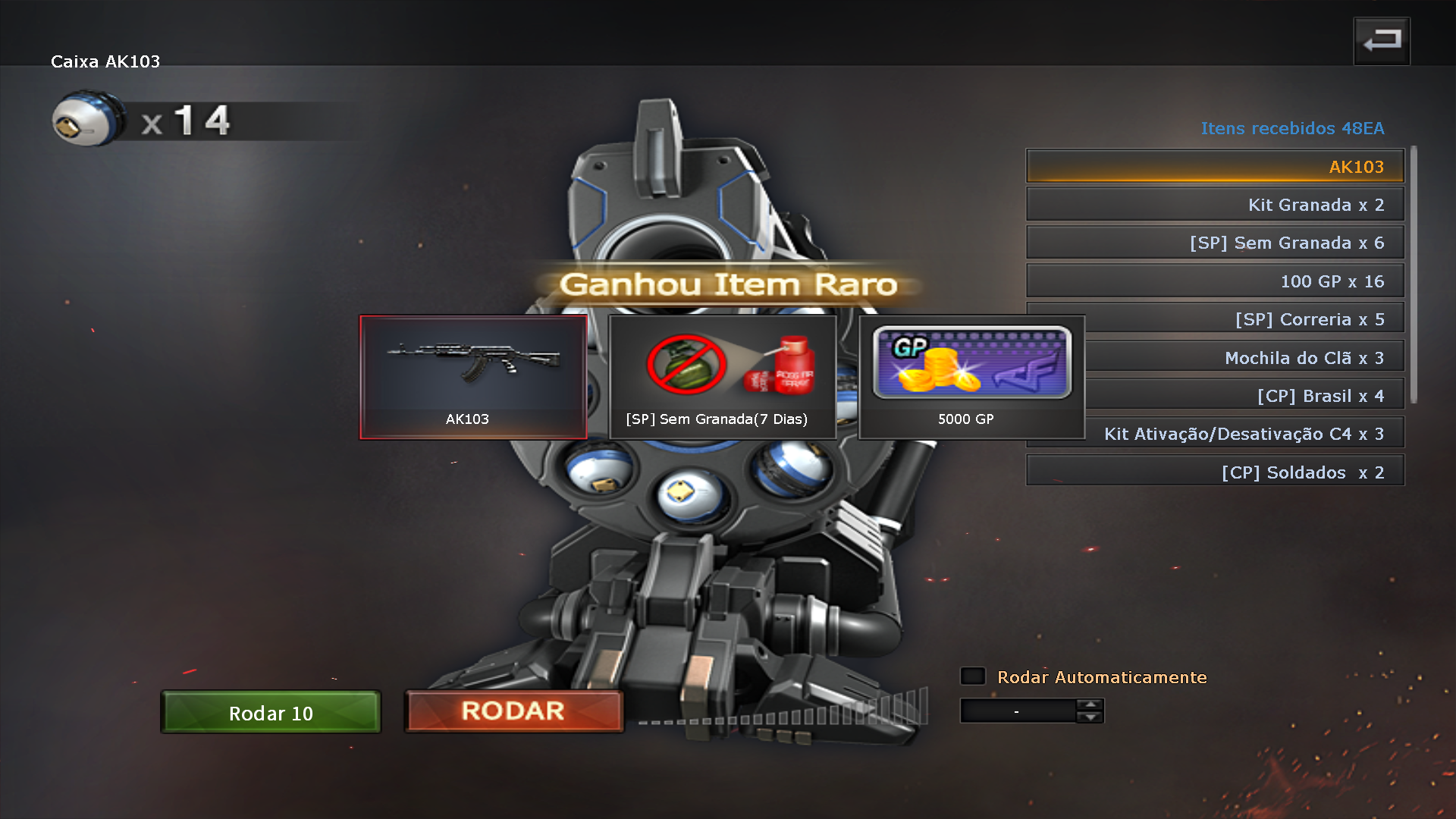Choose the Kit Ativação/Desativação C4 row
The width and height of the screenshot is (1456, 819).
coord(1244,434)
